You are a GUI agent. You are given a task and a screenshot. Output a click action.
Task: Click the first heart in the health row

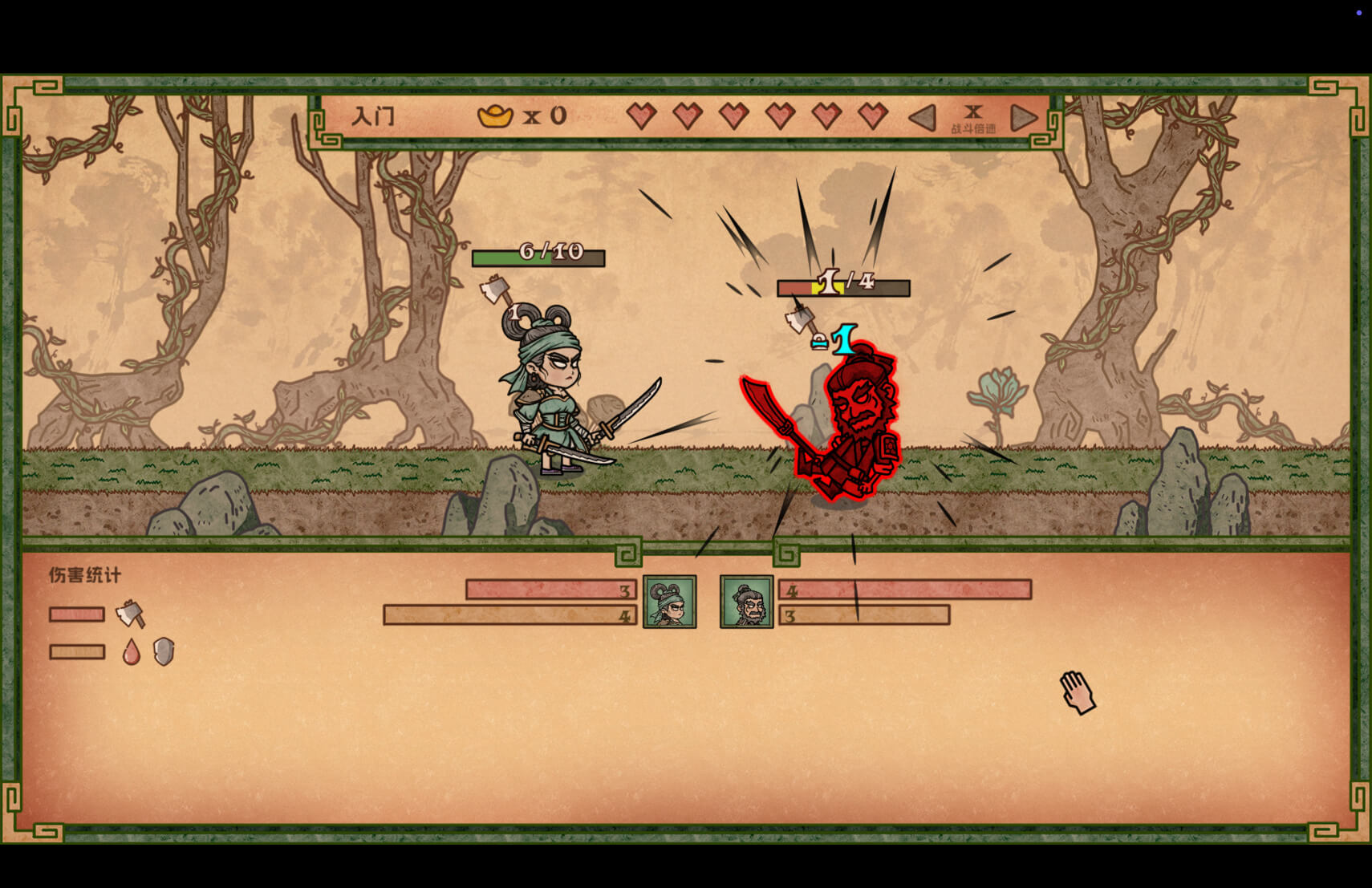pyautogui.click(x=640, y=116)
